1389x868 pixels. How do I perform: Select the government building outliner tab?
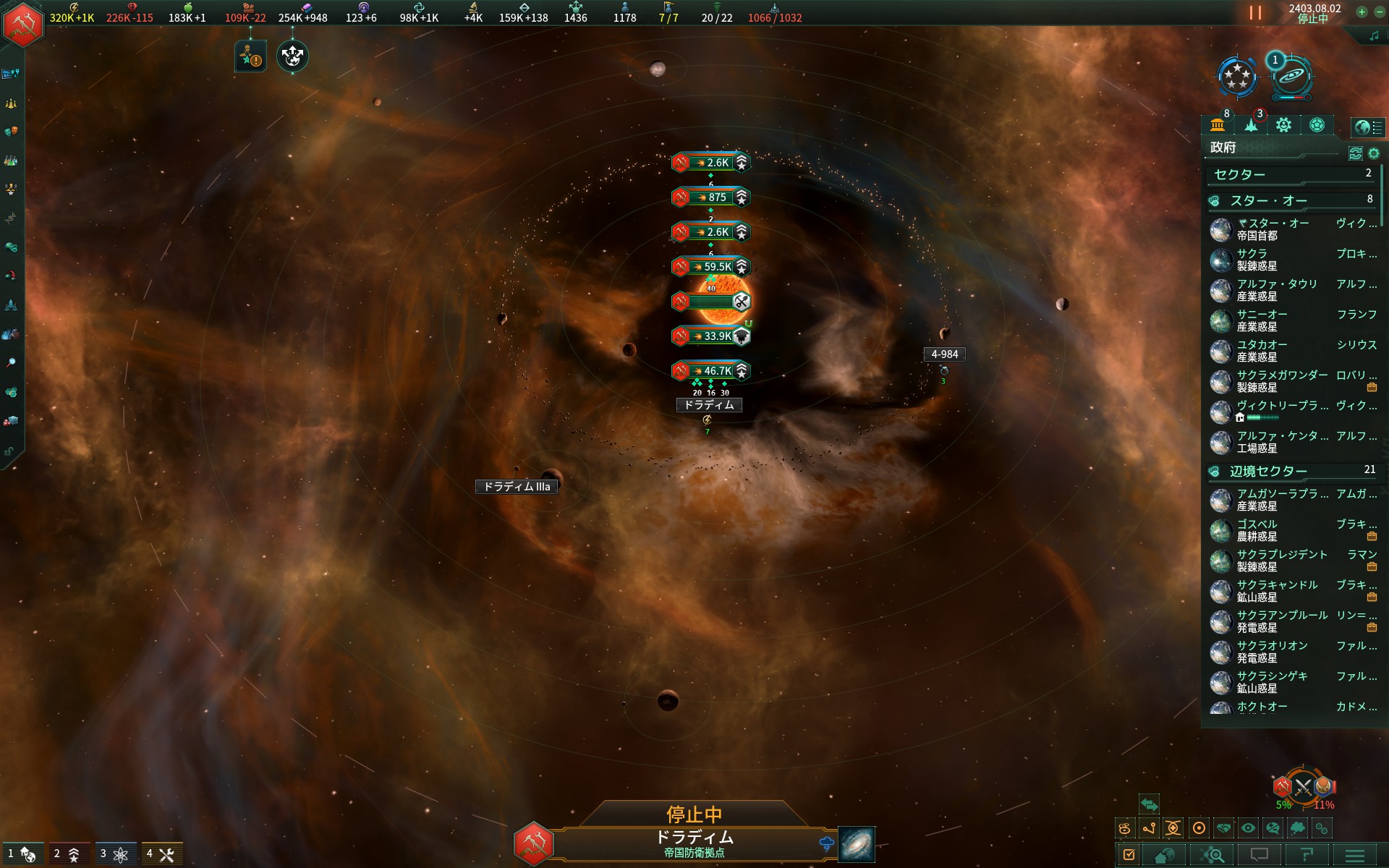pyautogui.click(x=1218, y=125)
